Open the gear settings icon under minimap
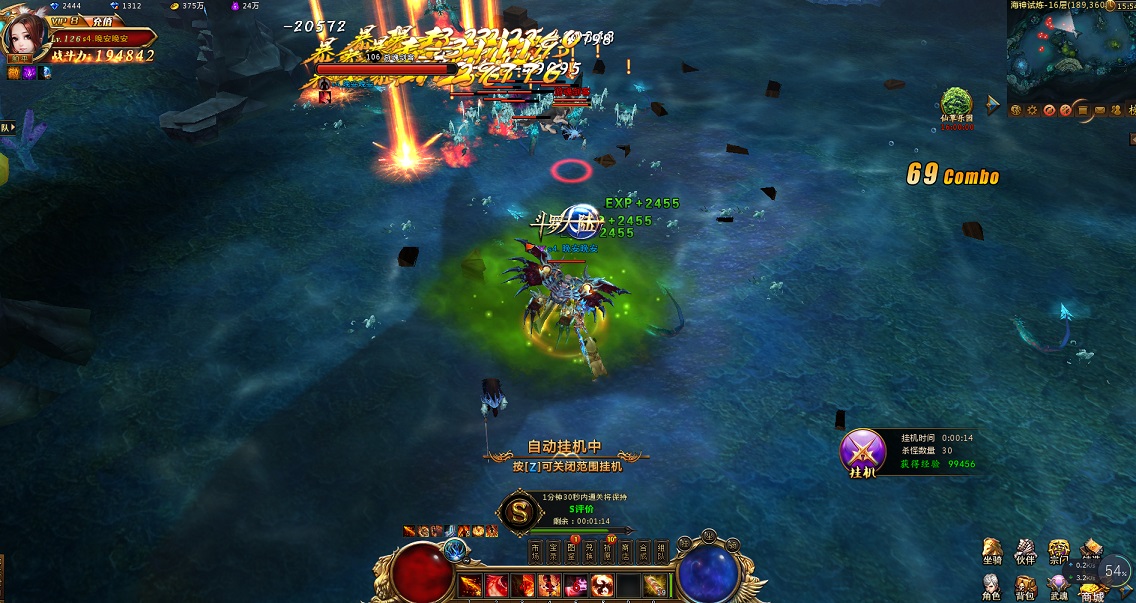The height and width of the screenshot is (603, 1136). coord(1031,110)
